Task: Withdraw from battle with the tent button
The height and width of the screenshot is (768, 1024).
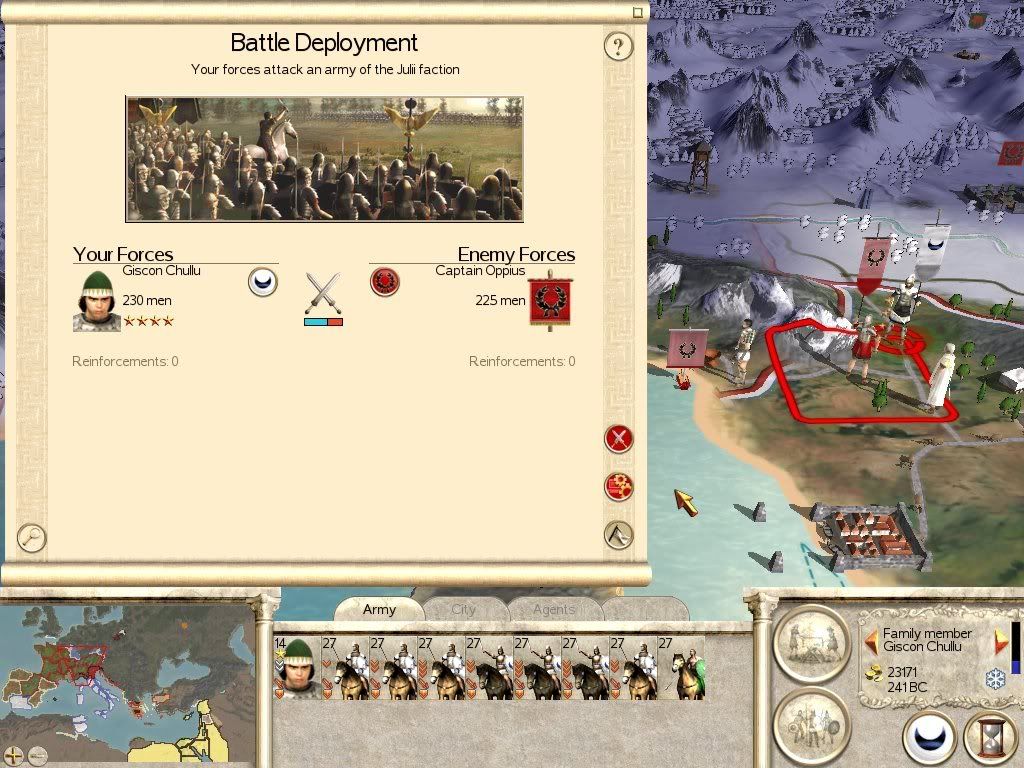Action: pos(619,535)
